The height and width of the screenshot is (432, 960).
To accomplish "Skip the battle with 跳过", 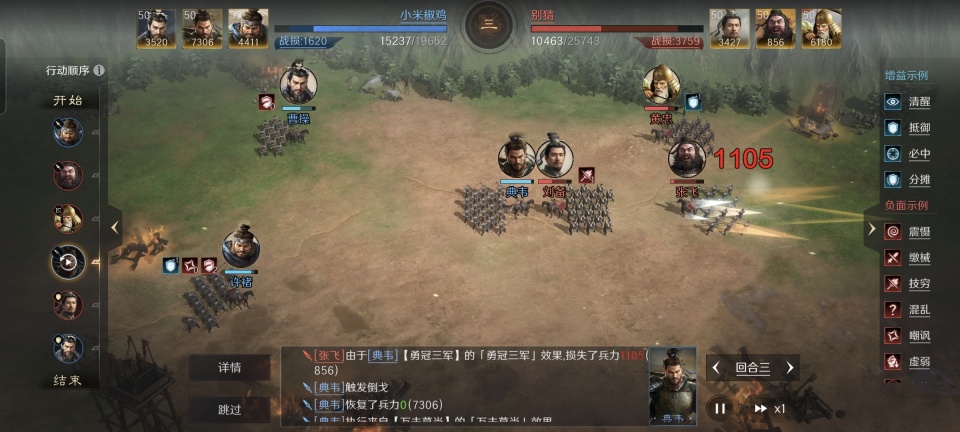I will click(230, 409).
